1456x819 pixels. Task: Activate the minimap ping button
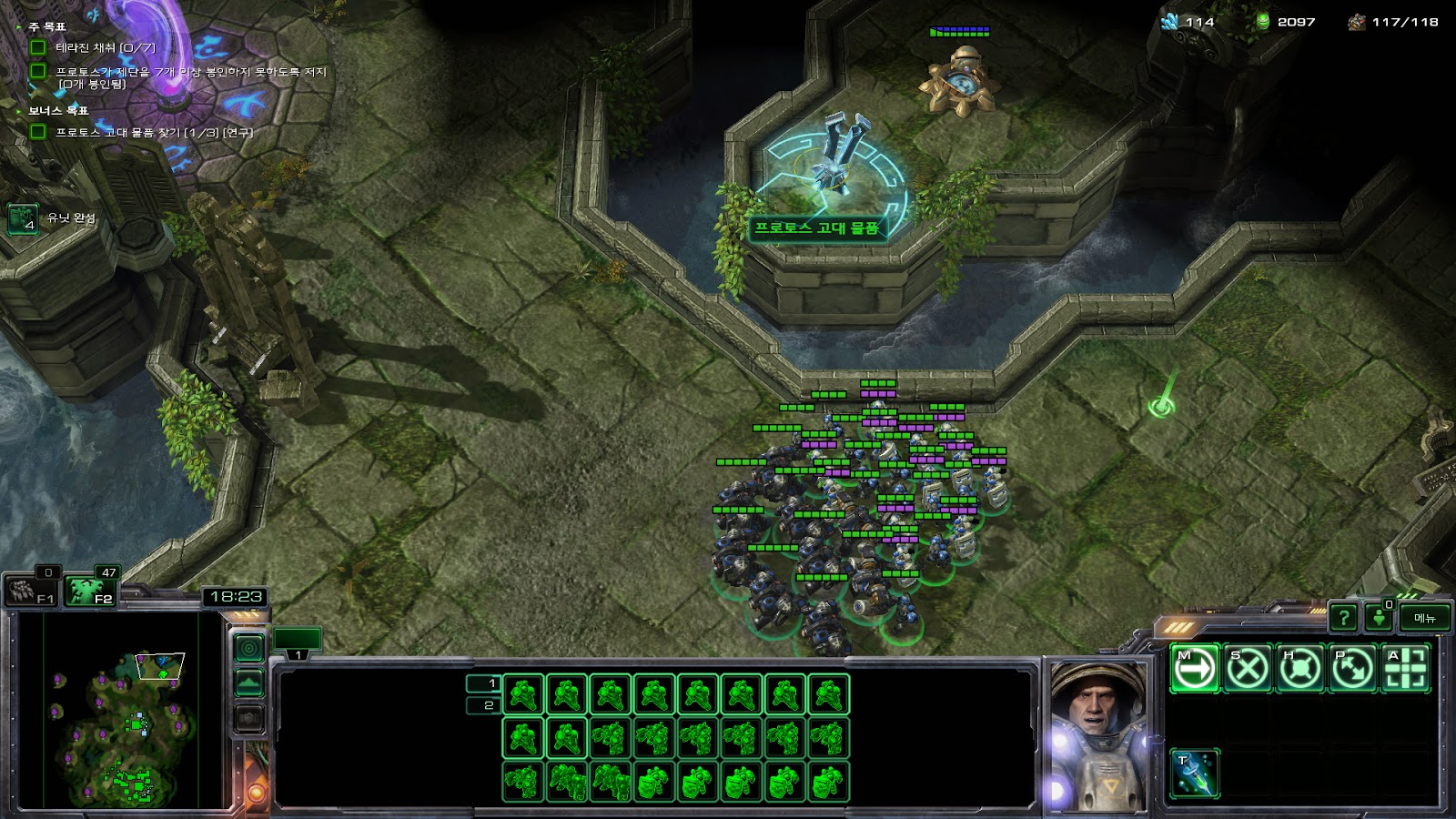pyautogui.click(x=249, y=649)
